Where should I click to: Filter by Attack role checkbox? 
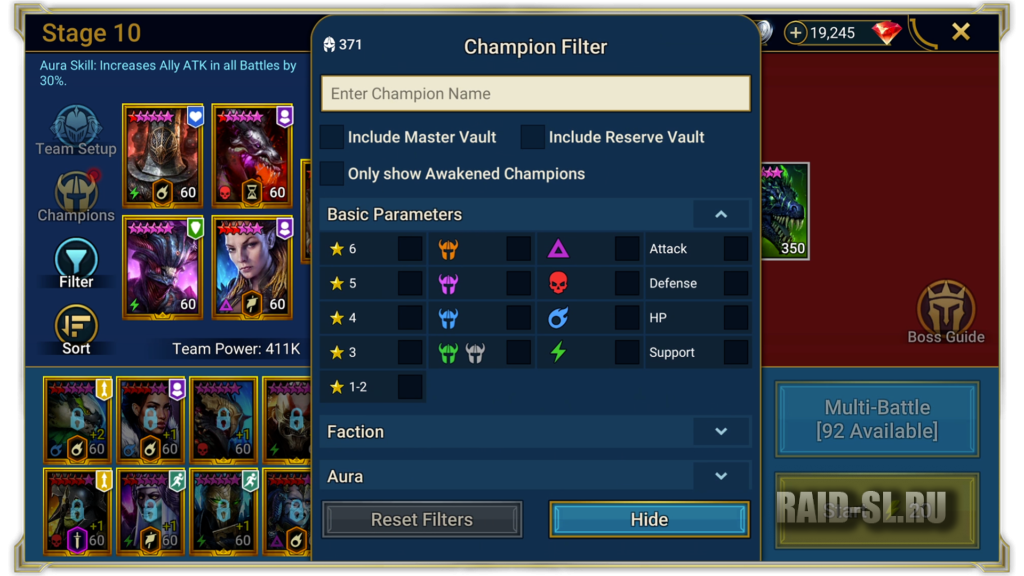click(735, 249)
